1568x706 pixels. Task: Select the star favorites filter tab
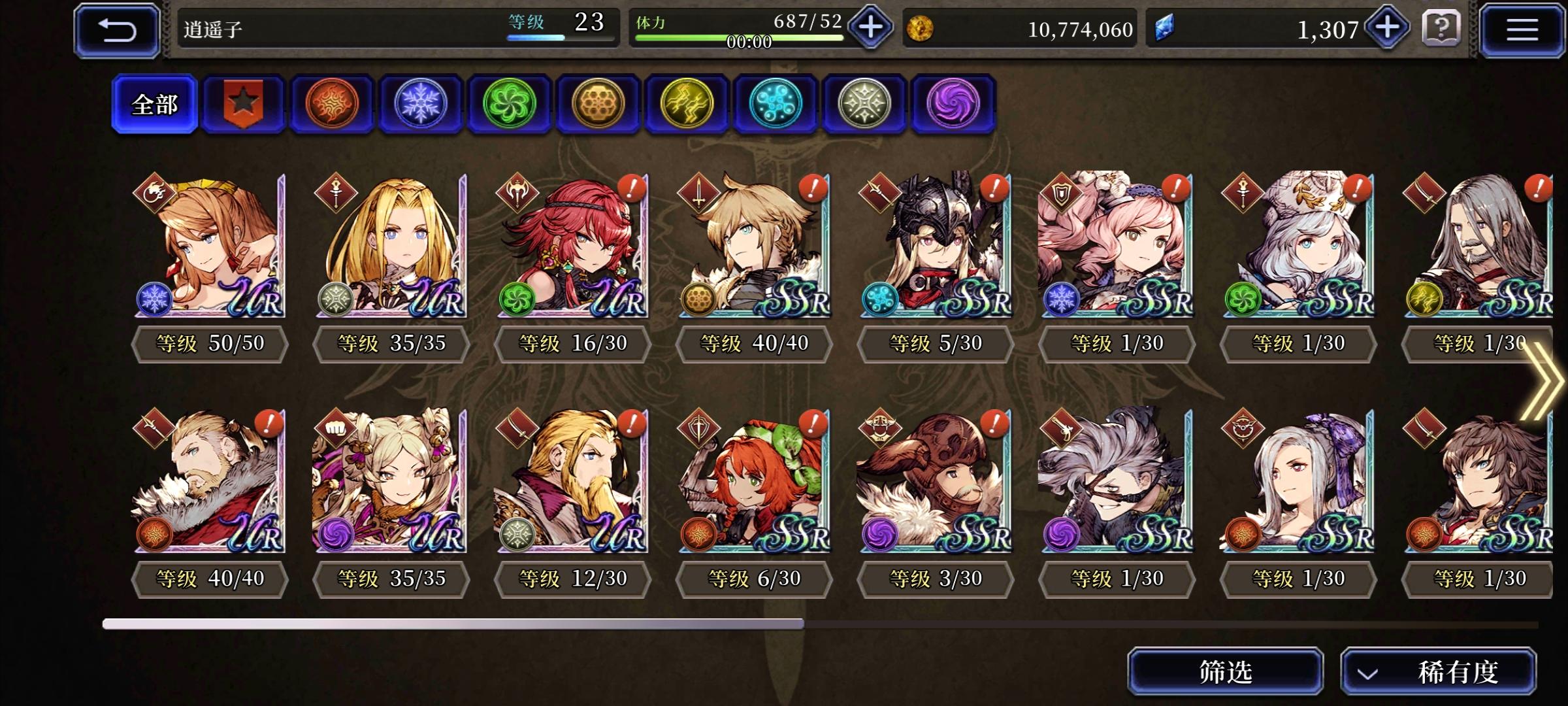click(243, 105)
